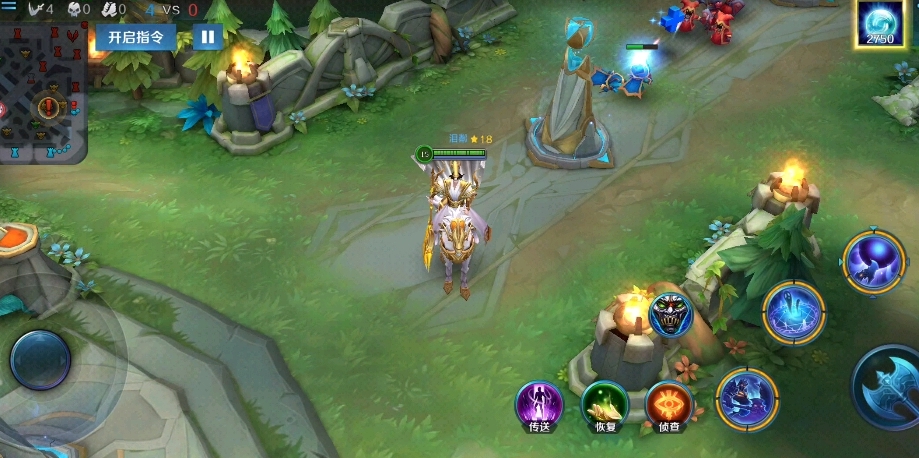Pause the match with the pause button

(207, 38)
